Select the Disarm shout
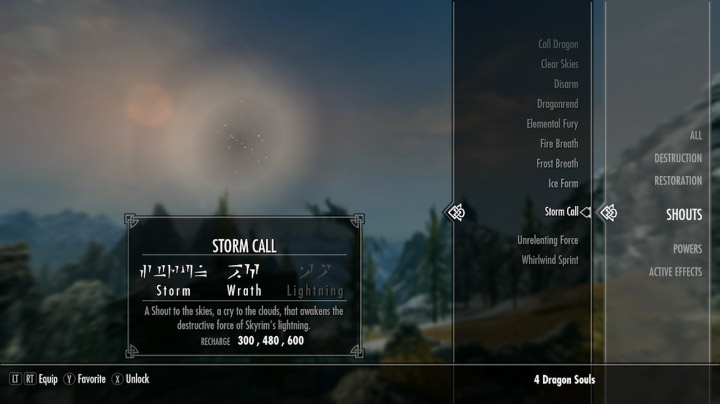Viewport: 720px width, 404px height. point(564,84)
